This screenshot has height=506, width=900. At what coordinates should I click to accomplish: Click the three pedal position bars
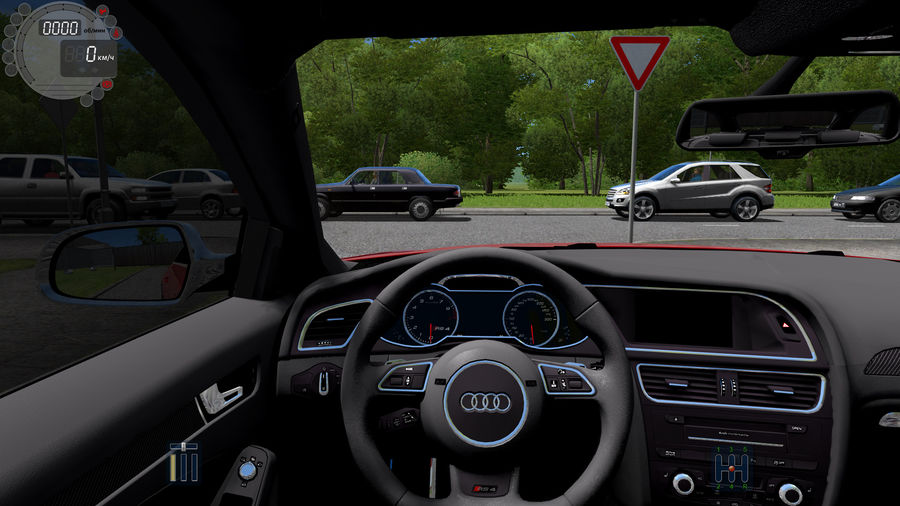click(184, 462)
